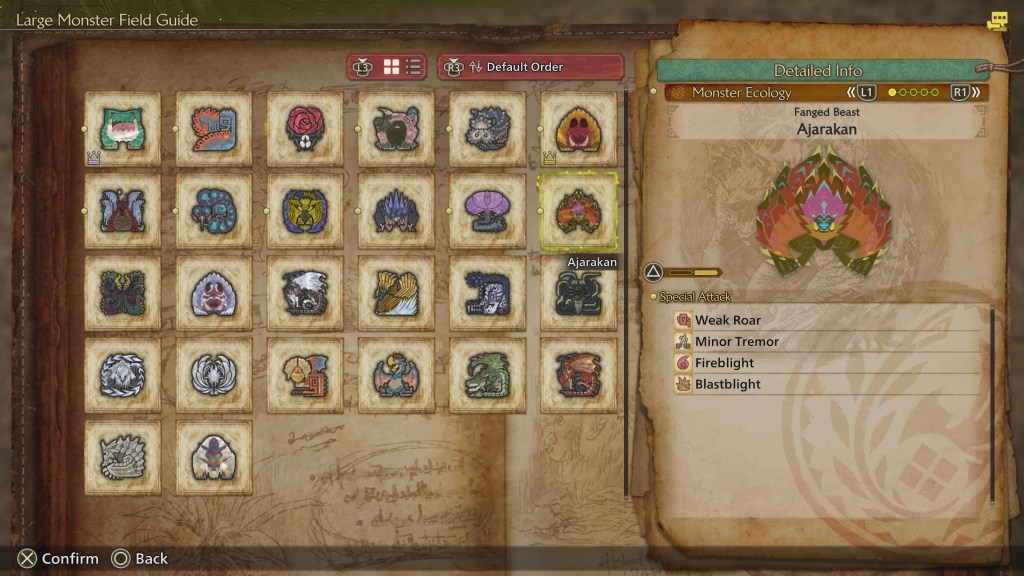Screen dimensions: 1024x576
Task: Change the Default Order sorting
Action: (x=531, y=67)
